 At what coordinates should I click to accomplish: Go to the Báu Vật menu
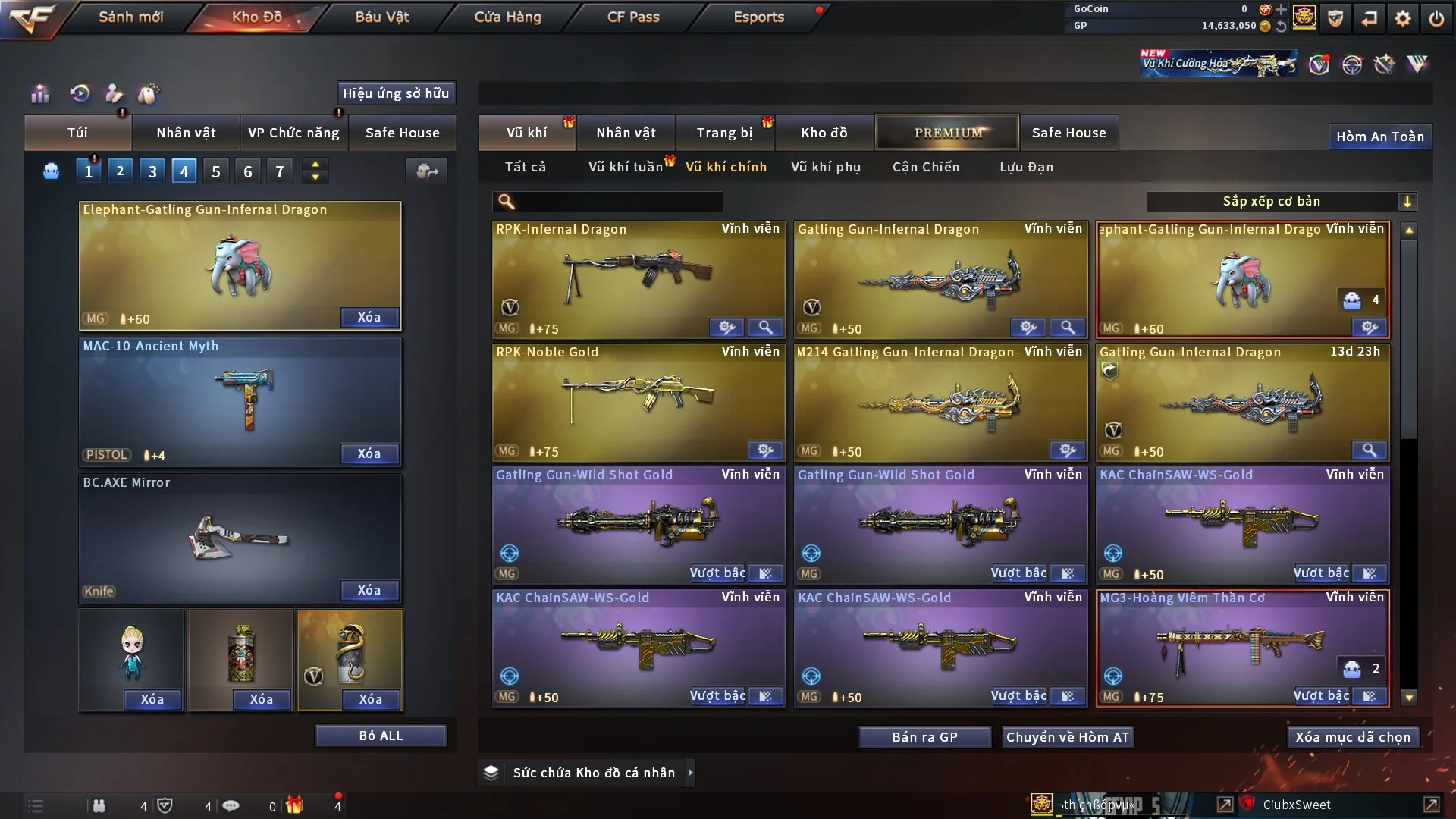pos(381,17)
